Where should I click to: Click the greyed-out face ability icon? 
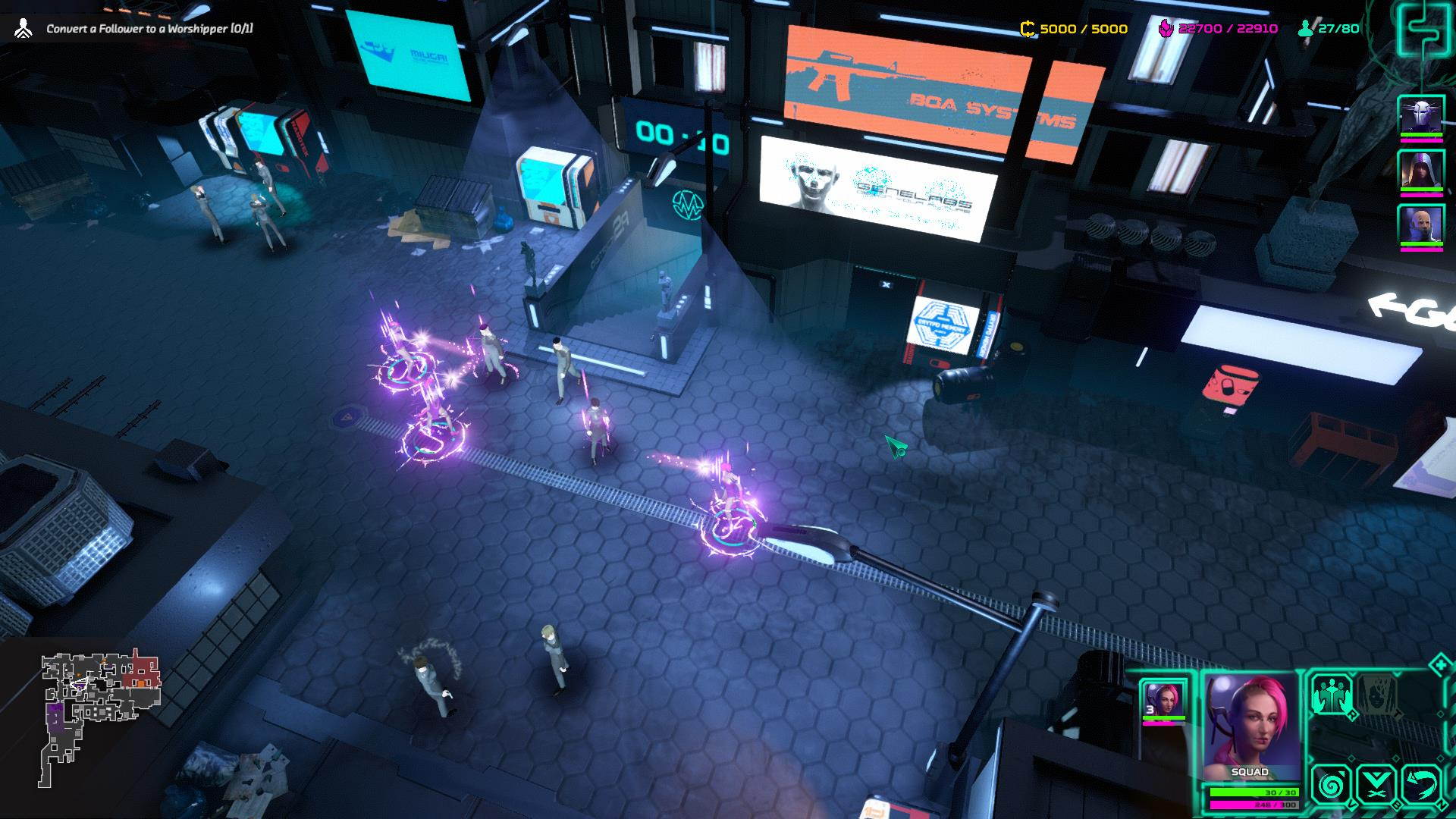pos(1376,695)
